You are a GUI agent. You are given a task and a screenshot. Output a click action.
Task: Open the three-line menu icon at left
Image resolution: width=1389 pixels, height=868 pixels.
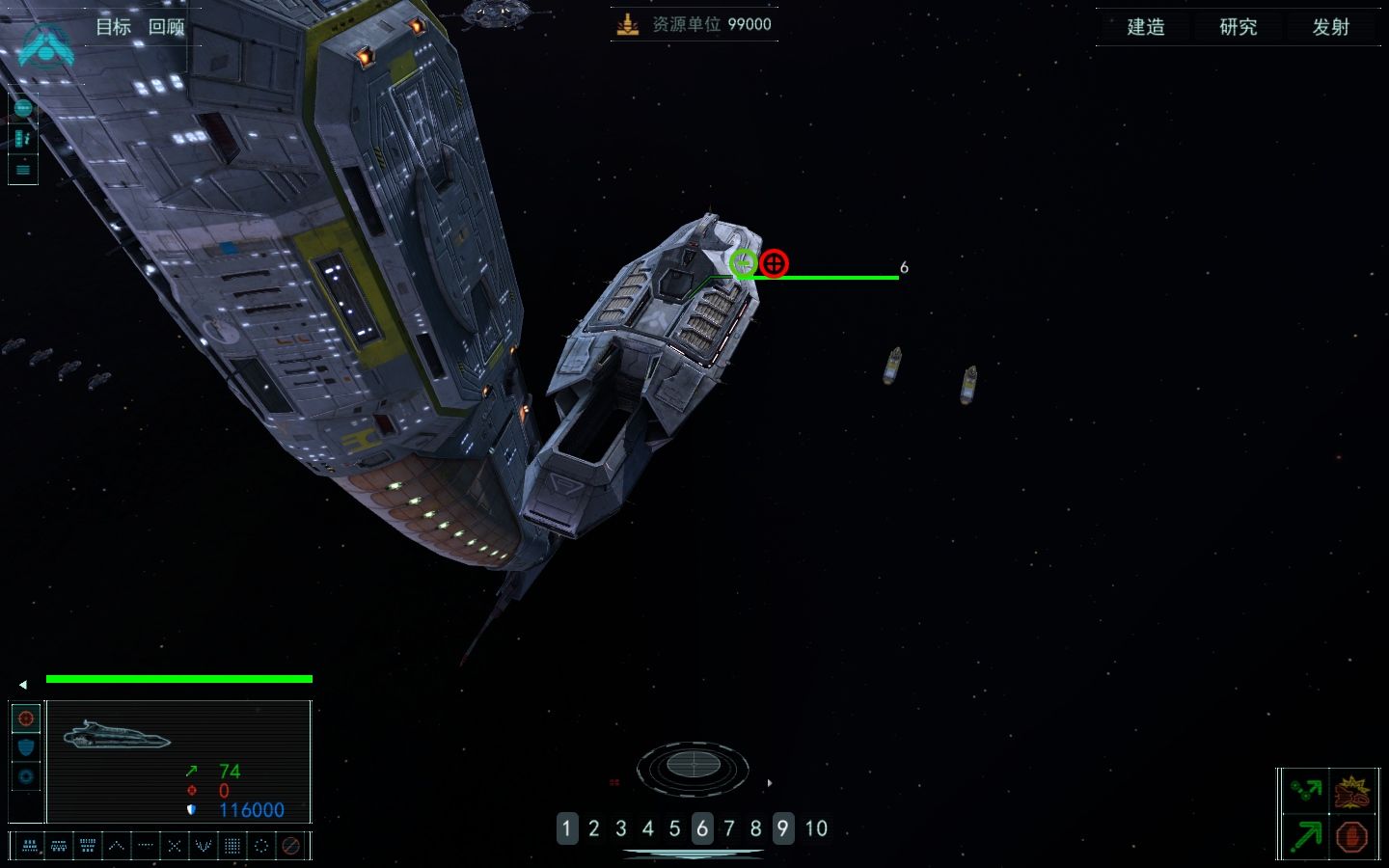pyautogui.click(x=23, y=170)
